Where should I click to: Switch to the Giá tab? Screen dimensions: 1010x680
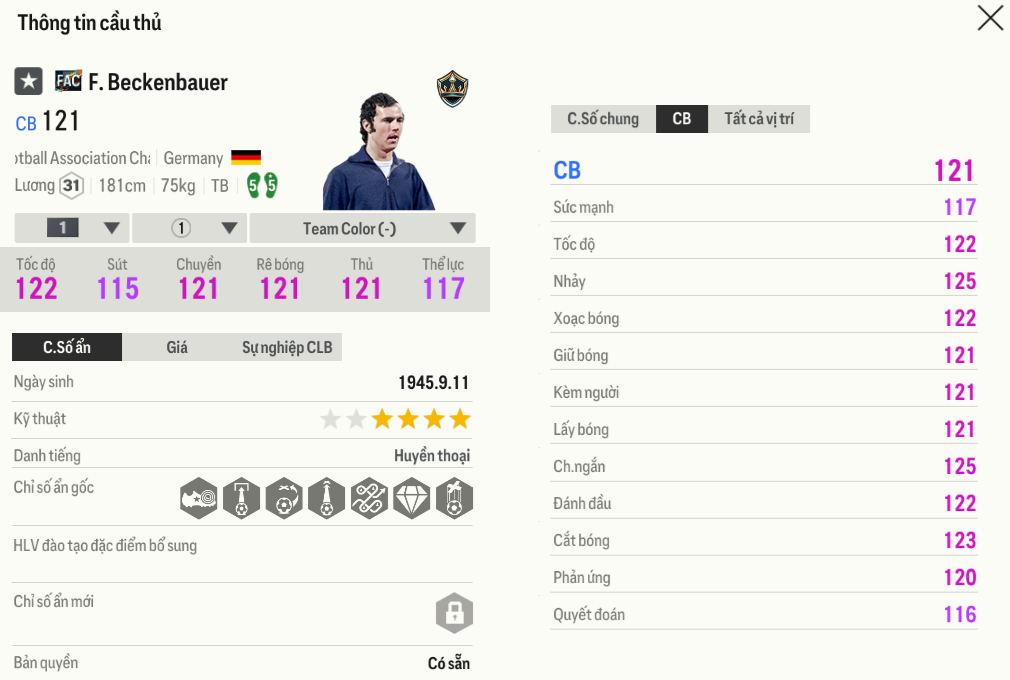pos(177,347)
